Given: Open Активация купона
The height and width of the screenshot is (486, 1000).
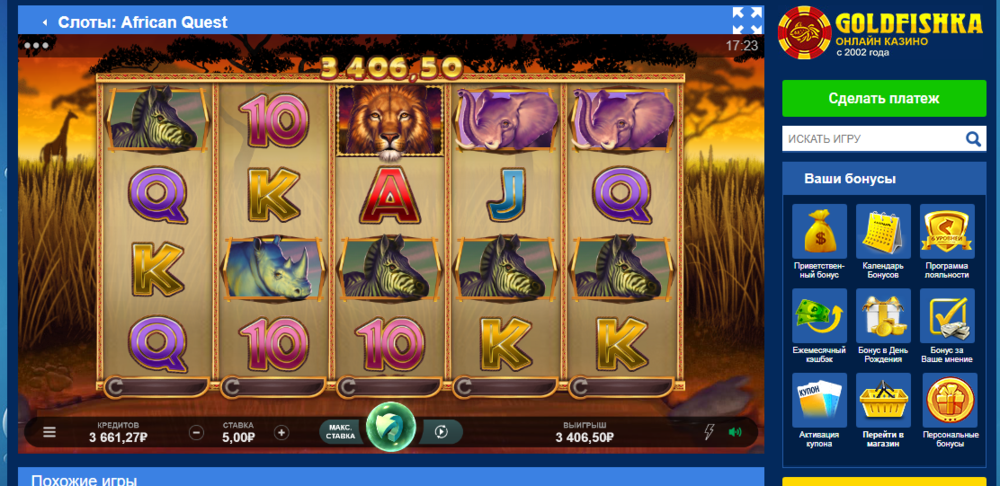Looking at the screenshot, I should (x=820, y=401).
